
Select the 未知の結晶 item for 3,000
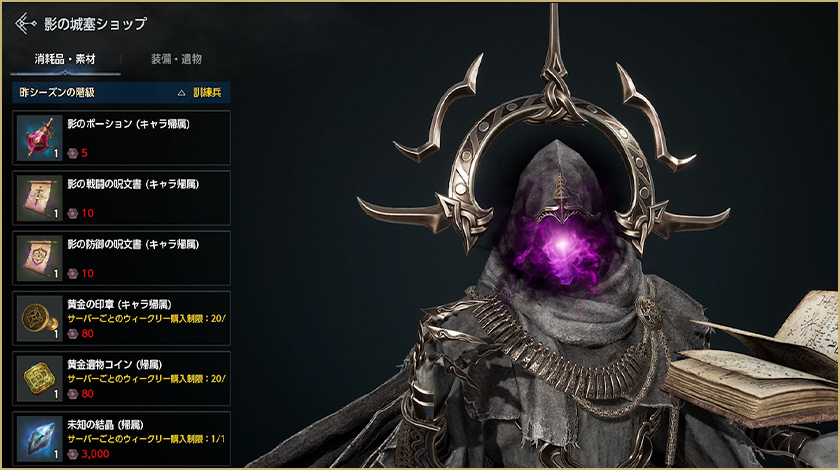tap(121, 437)
